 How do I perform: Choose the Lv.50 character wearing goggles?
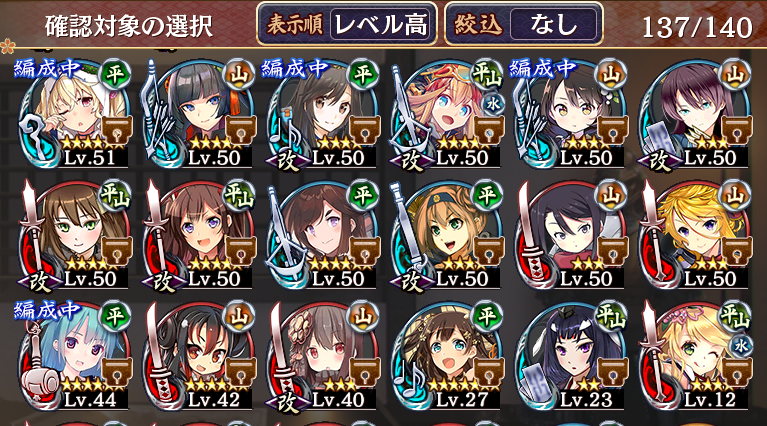443,236
